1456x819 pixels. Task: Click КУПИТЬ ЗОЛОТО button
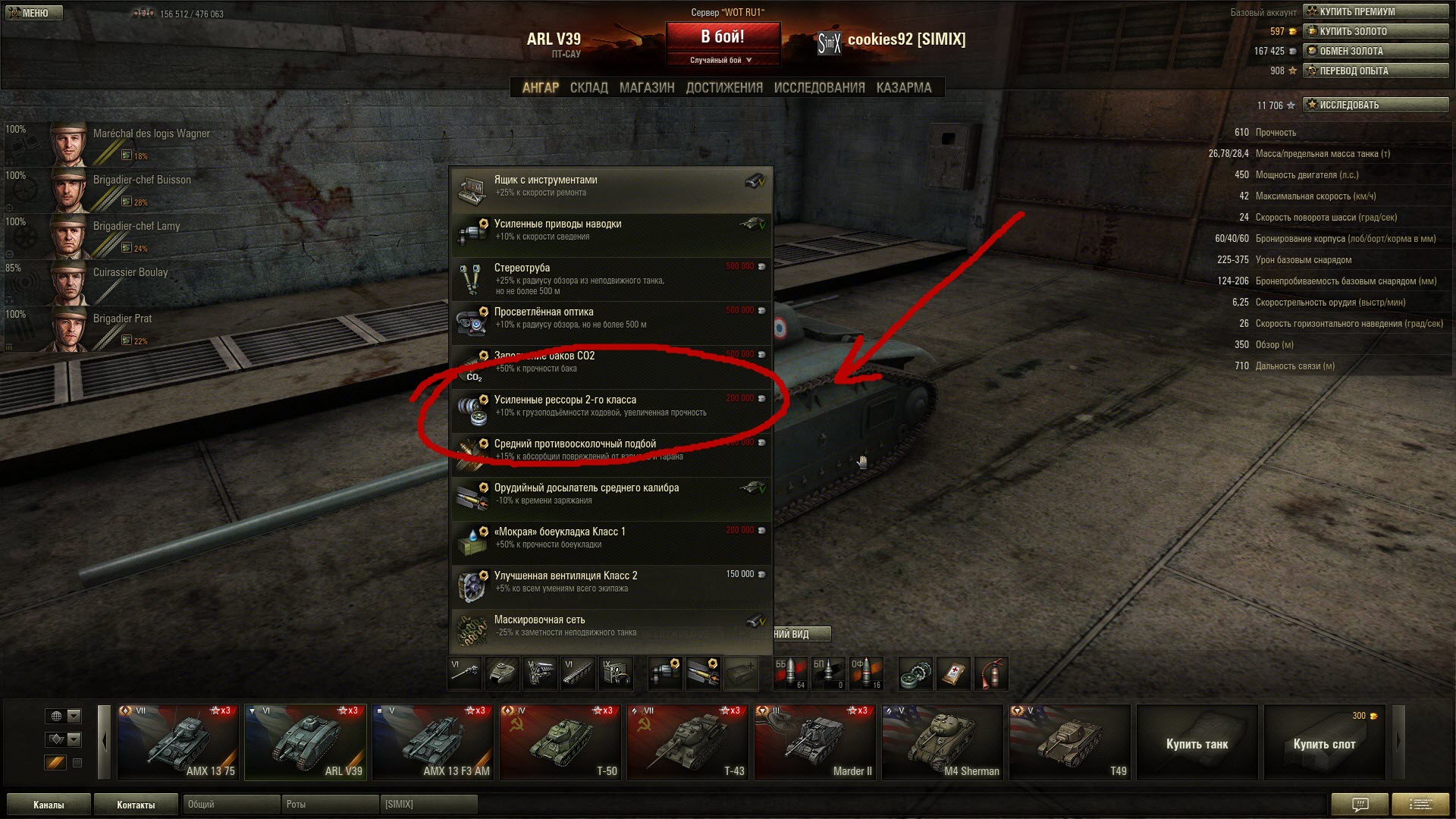point(1375,31)
